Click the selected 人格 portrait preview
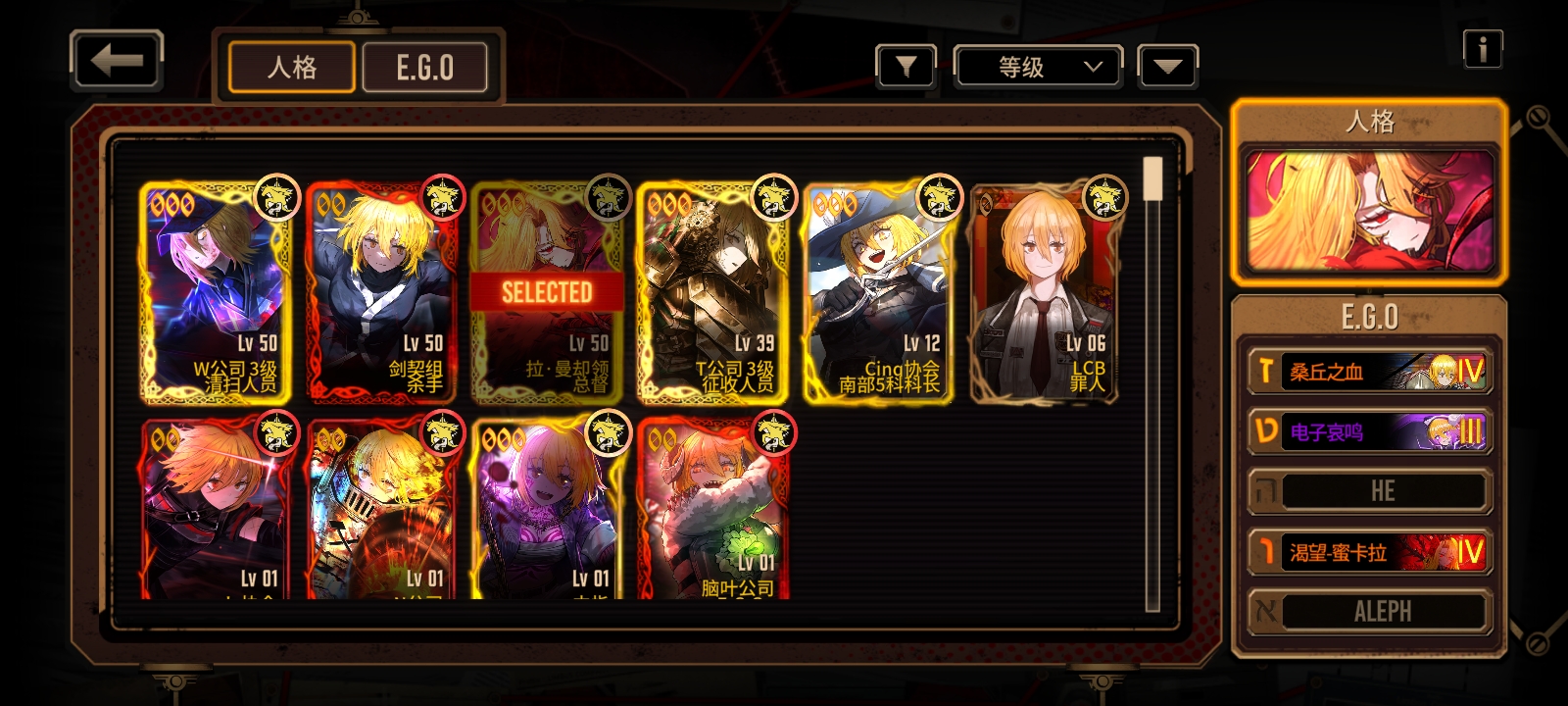Image resolution: width=1568 pixels, height=706 pixels. coord(1369,211)
